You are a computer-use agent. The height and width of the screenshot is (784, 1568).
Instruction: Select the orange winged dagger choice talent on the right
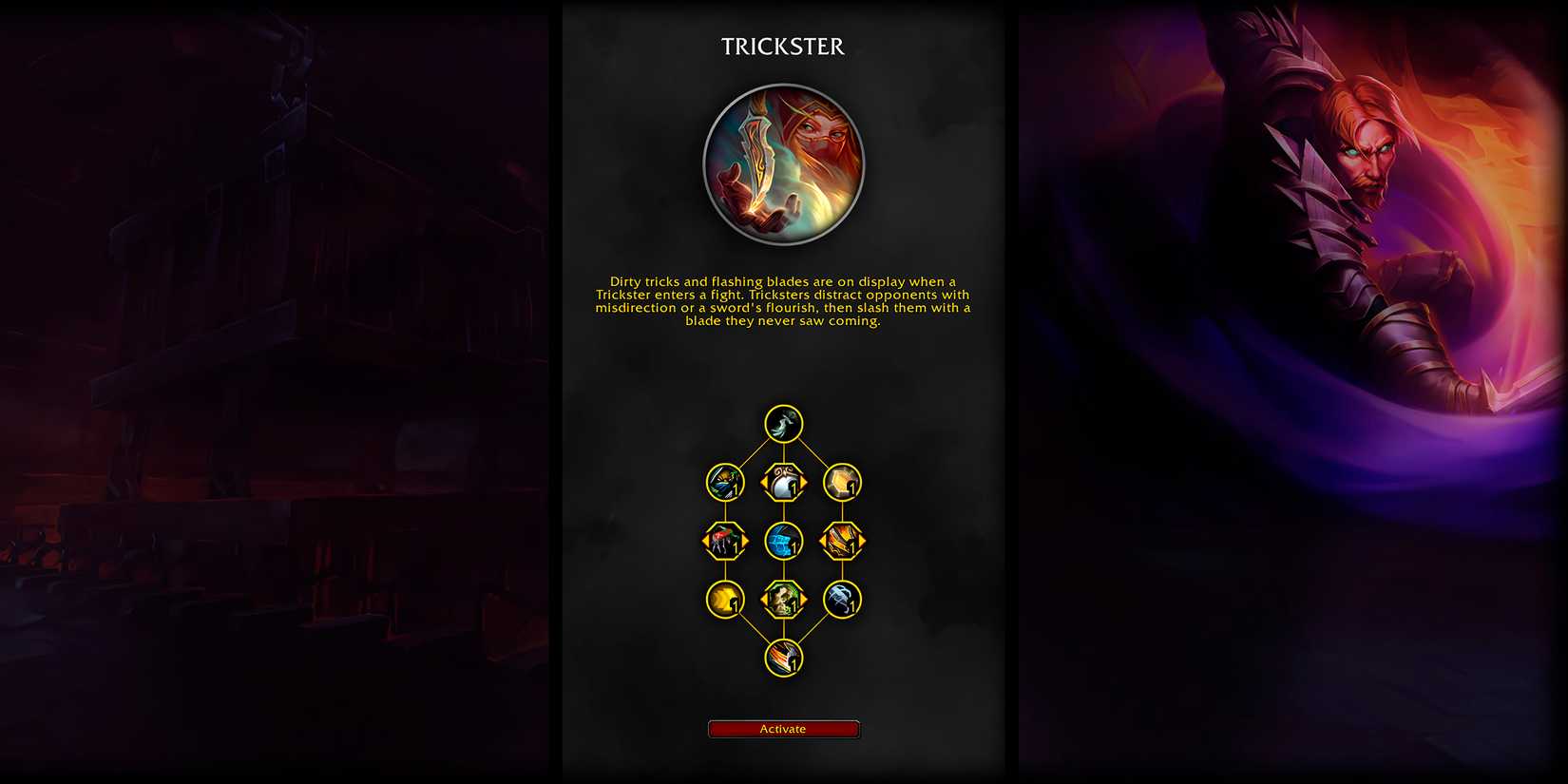(x=840, y=540)
